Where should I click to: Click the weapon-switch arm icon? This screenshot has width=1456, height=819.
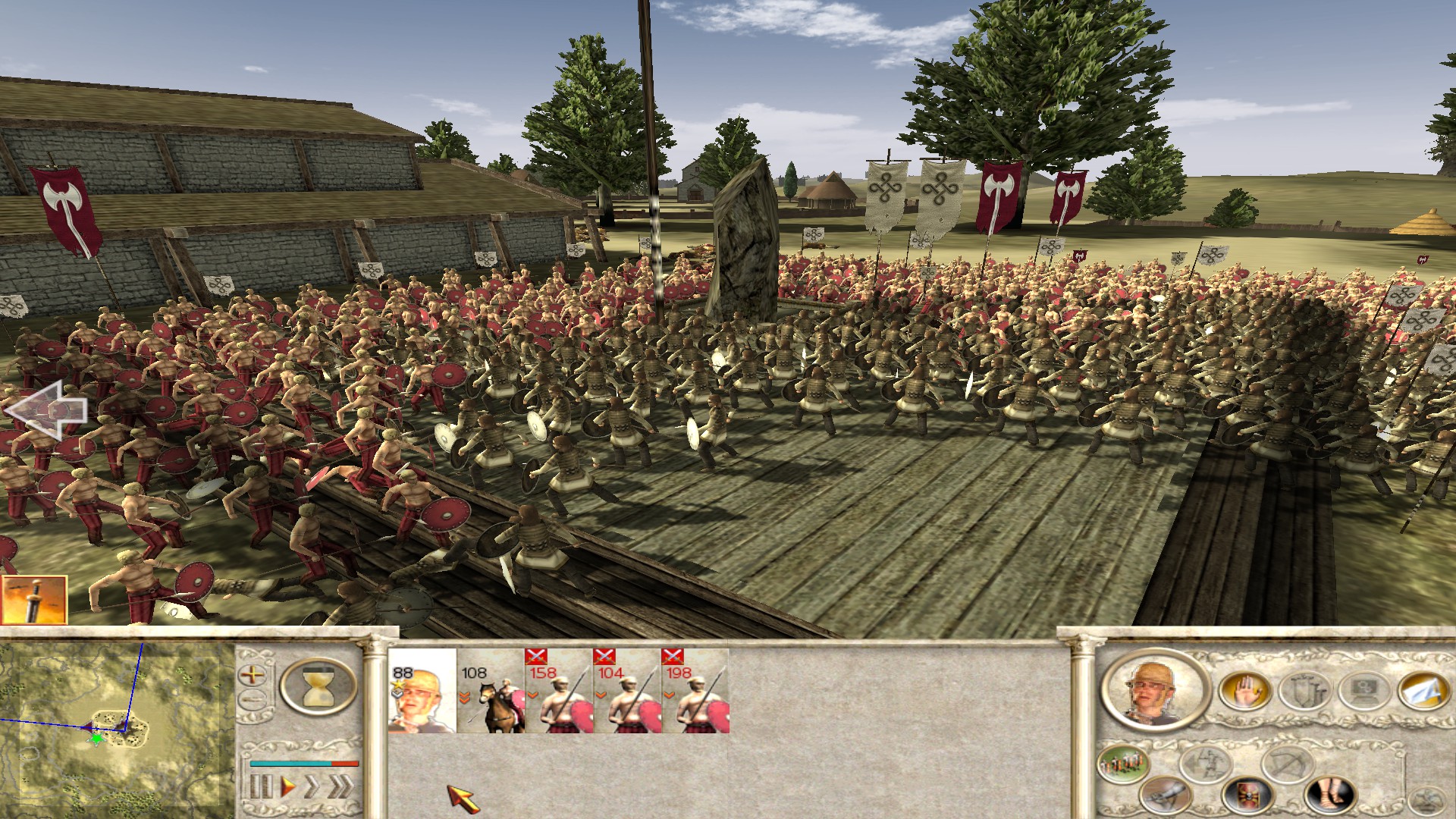[1166, 795]
